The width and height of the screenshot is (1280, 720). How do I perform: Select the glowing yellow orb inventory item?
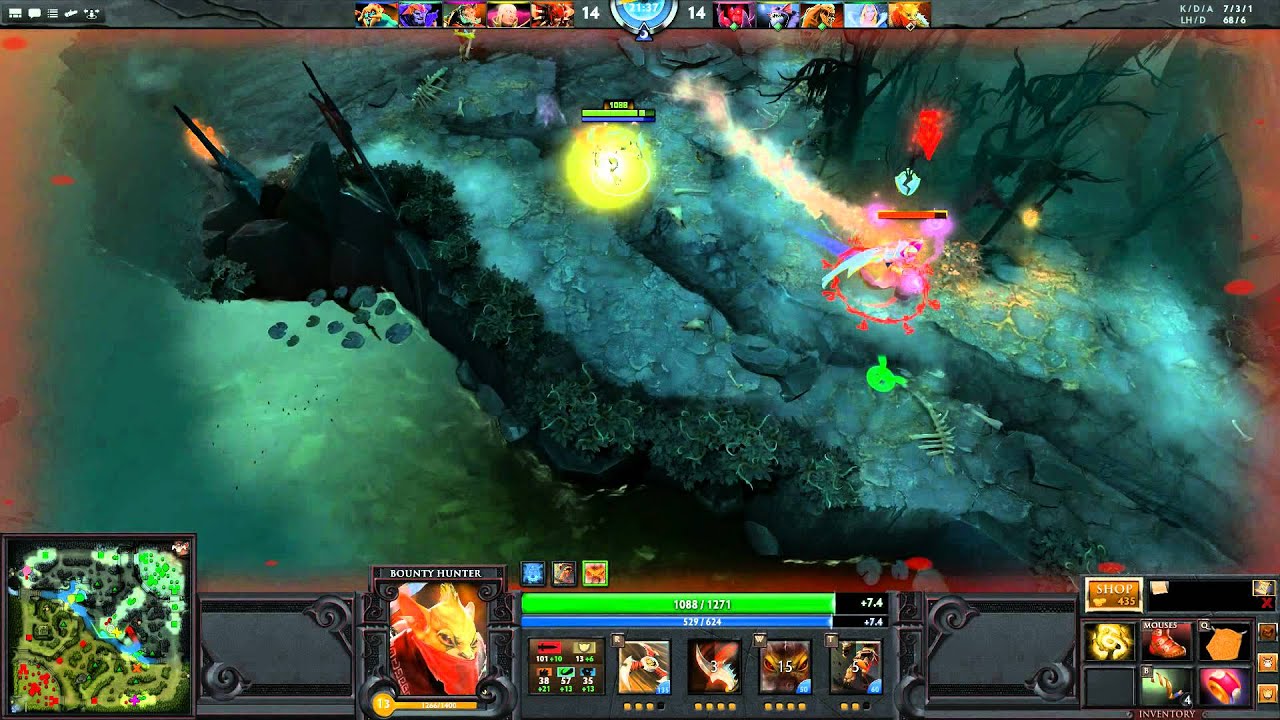pos(1108,643)
